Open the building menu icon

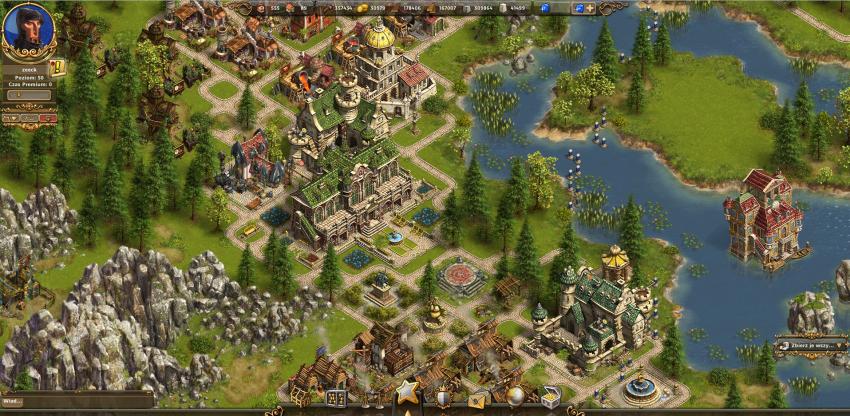335,398
